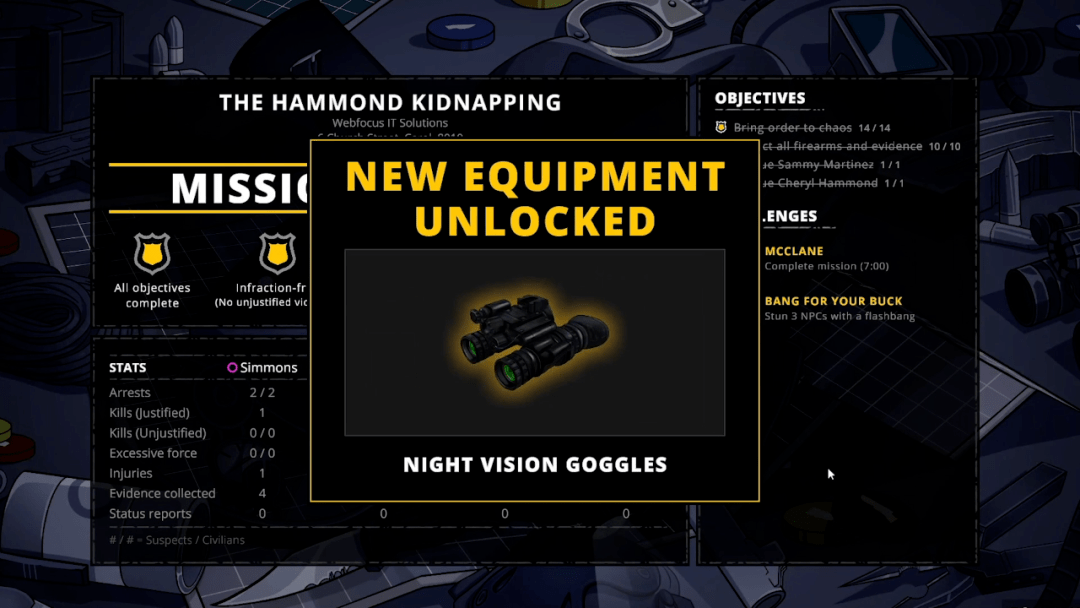Click the night vision goggles equipment image
This screenshot has width=1080, height=608.
[534, 342]
